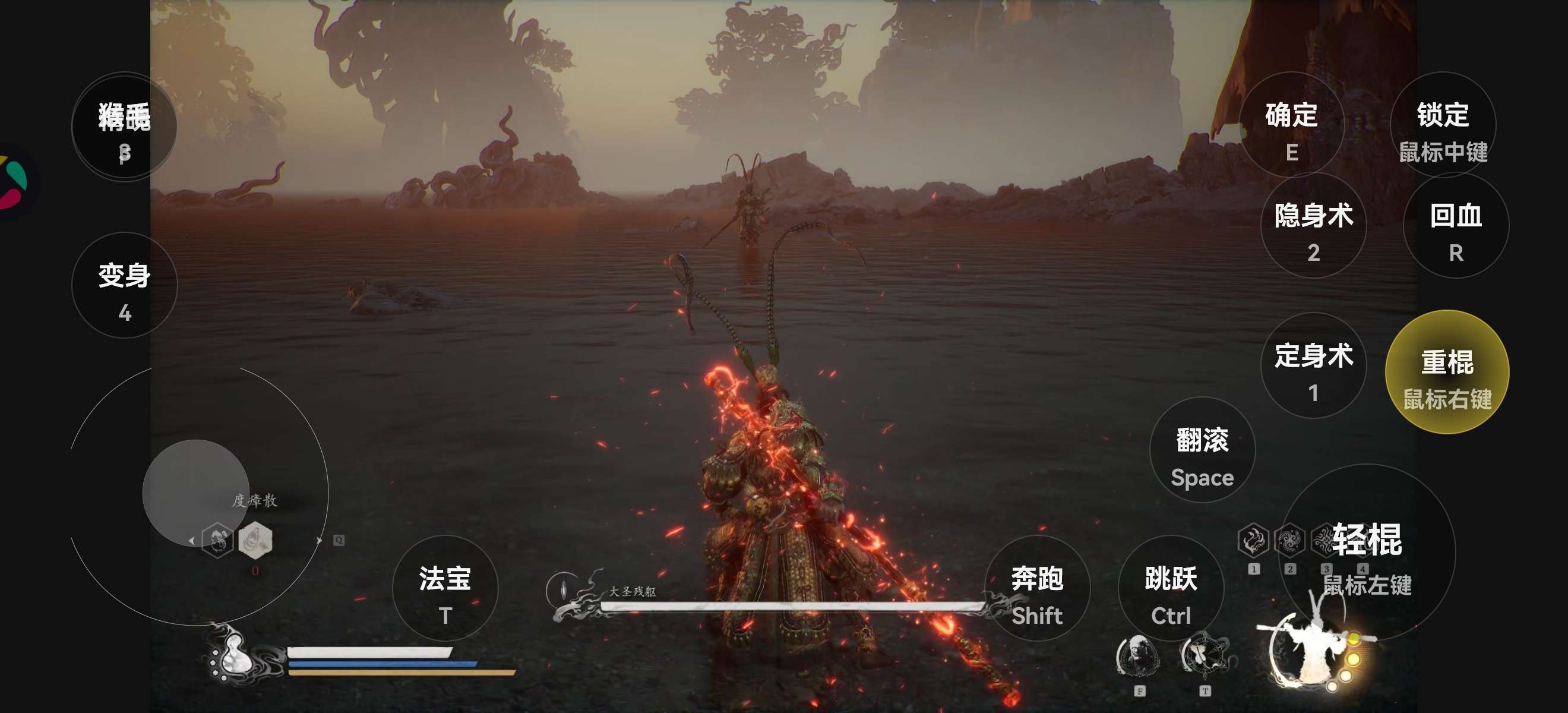Activate the 奔跑 sprint button
Screen dimensions: 1568x713
tap(1036, 588)
